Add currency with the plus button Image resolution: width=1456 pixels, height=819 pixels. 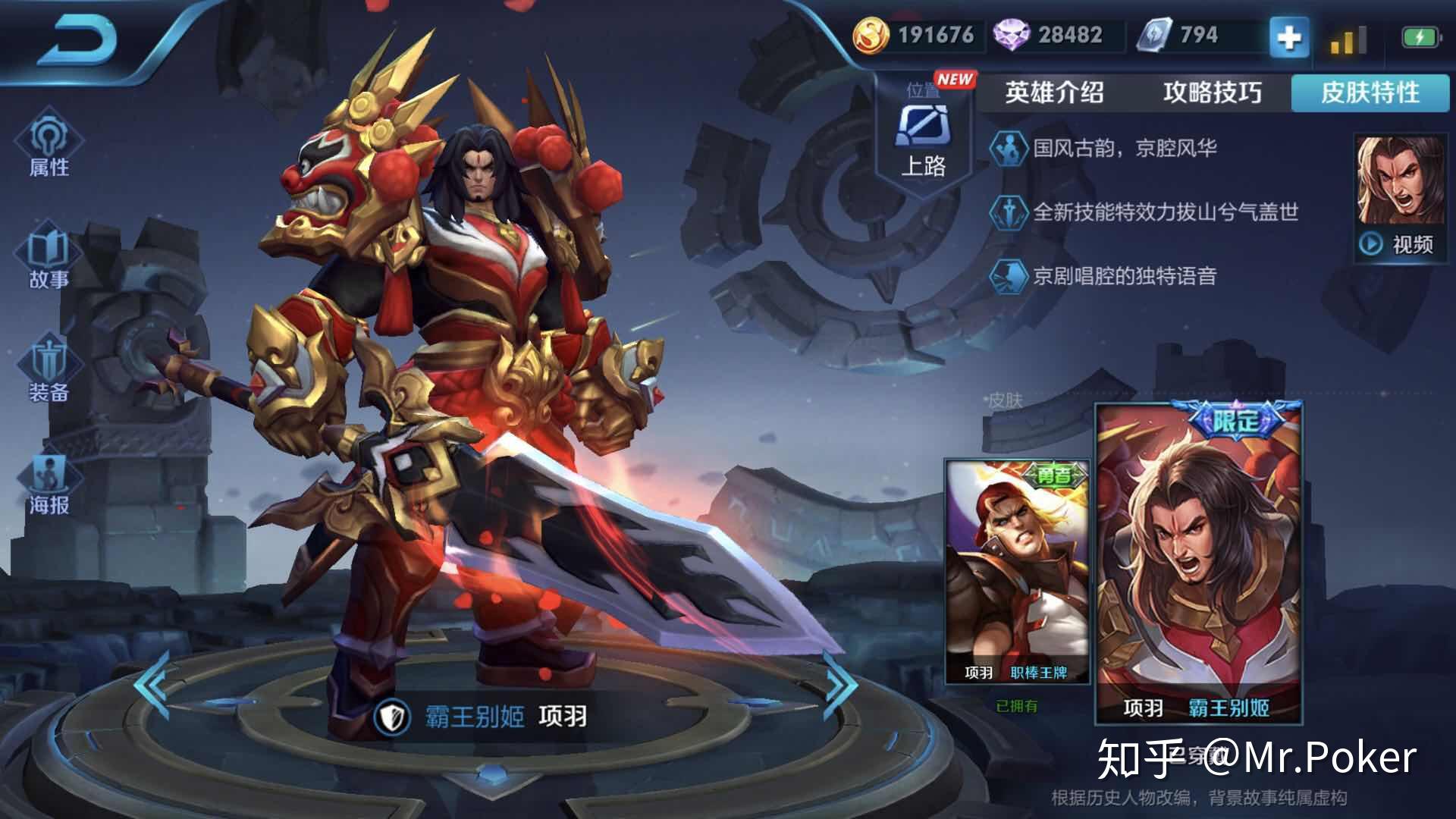1288,36
